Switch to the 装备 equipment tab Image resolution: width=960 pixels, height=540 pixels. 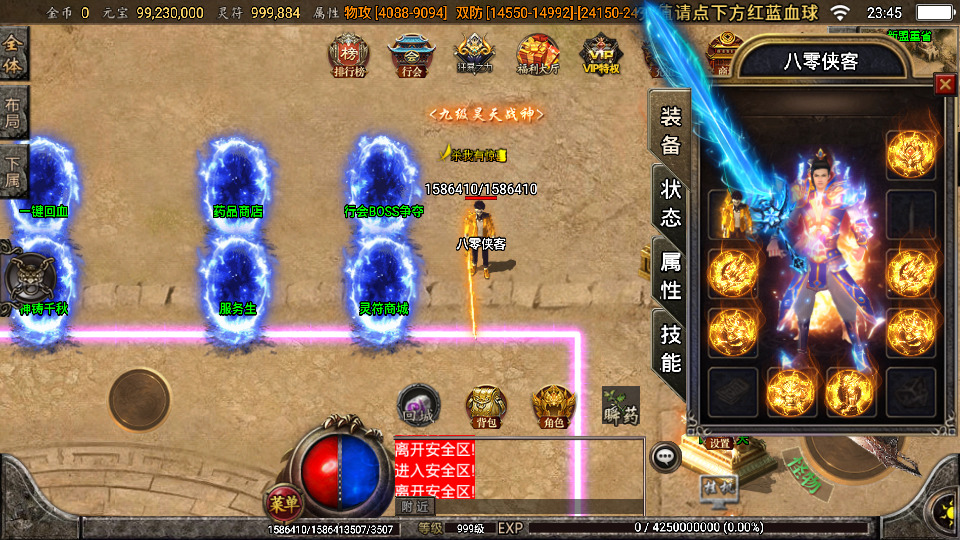tap(670, 131)
